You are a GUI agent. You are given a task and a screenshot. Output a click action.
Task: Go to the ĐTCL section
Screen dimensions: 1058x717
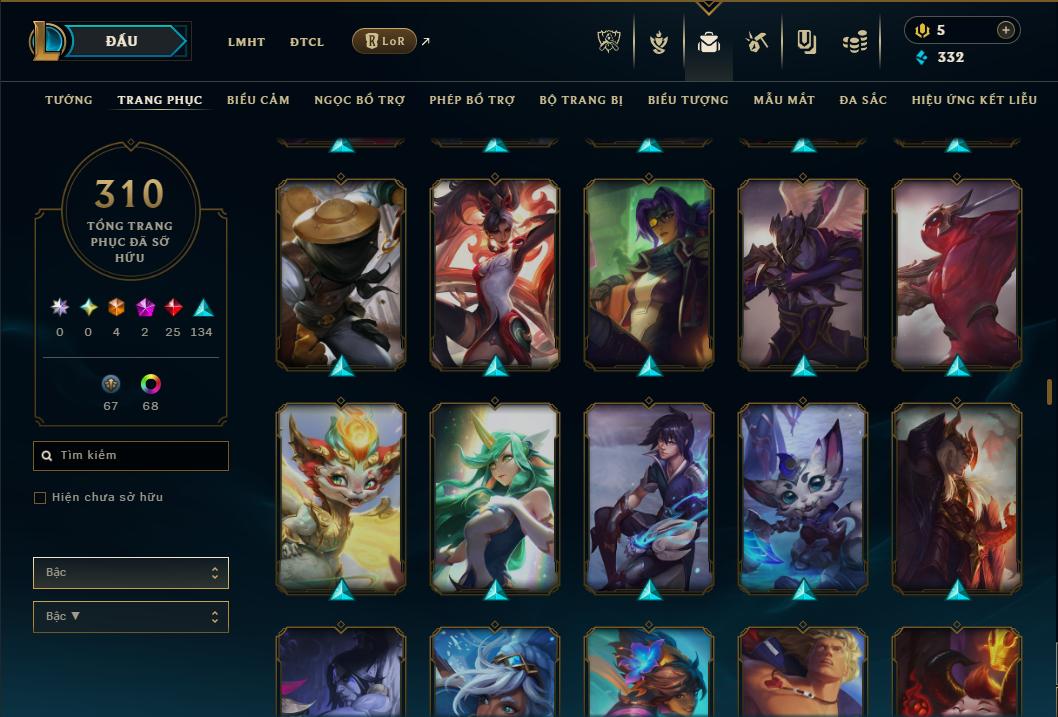pos(307,42)
